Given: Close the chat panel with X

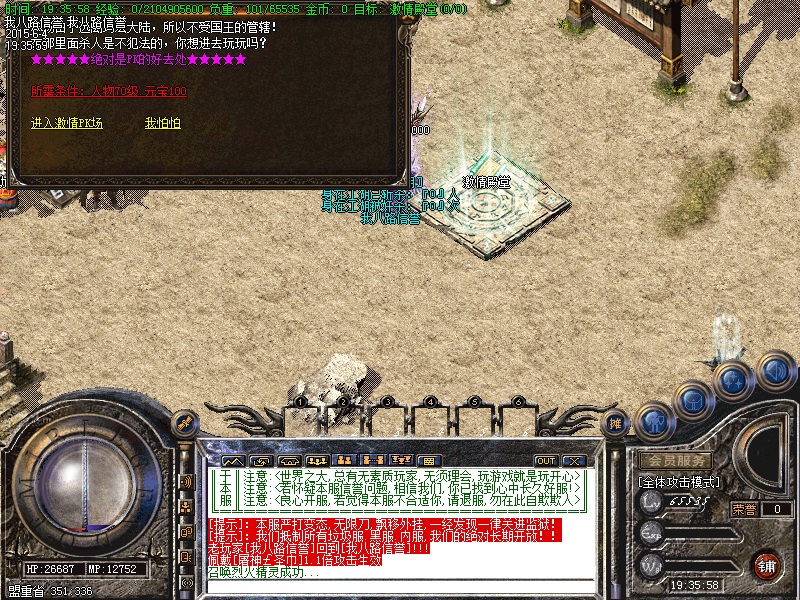Looking at the screenshot, I should coord(573,460).
